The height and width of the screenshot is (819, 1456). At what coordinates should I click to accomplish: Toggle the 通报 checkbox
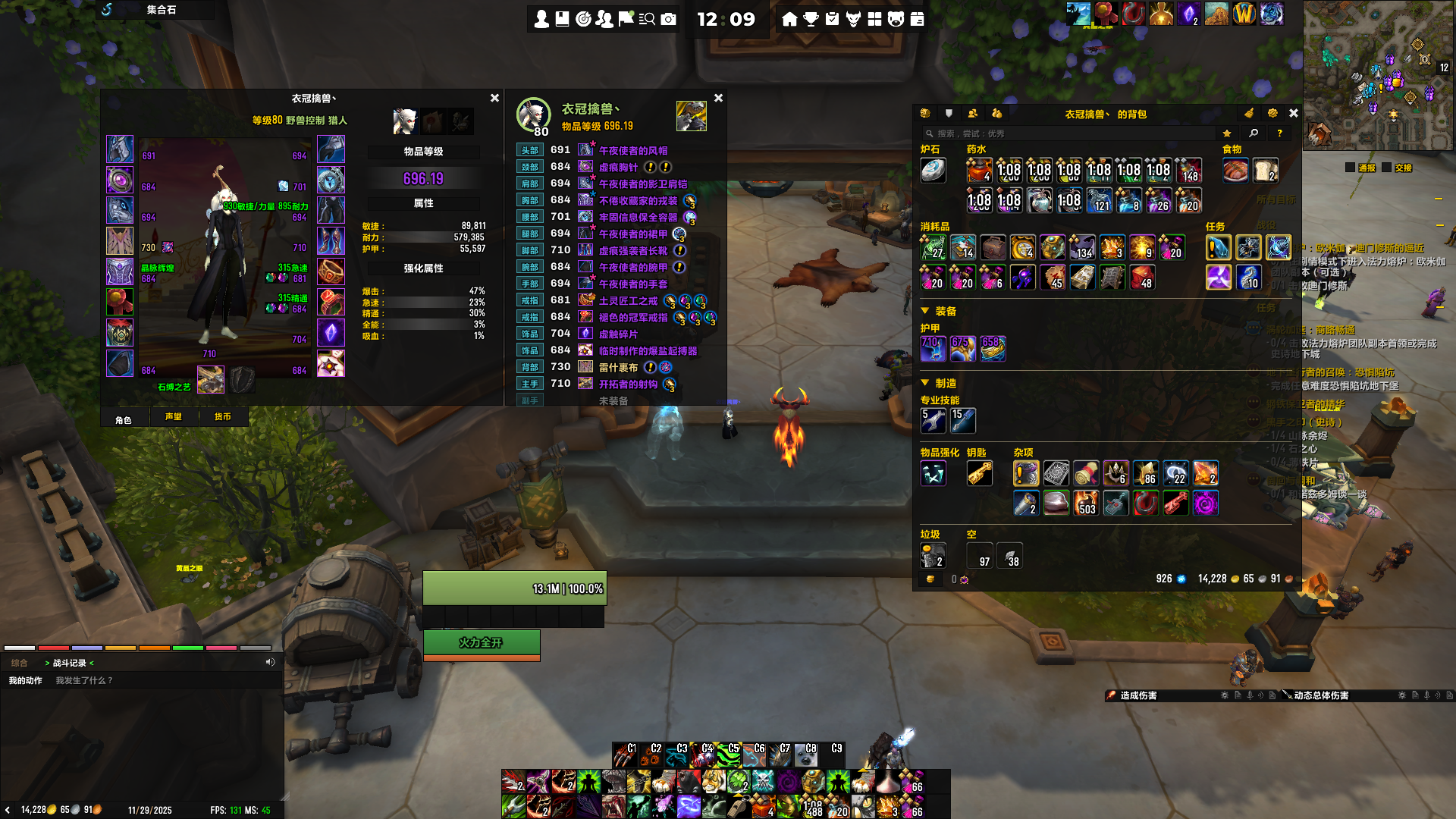(1350, 168)
